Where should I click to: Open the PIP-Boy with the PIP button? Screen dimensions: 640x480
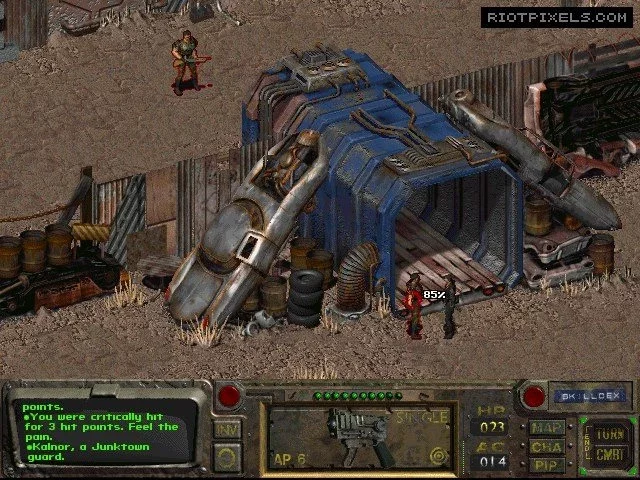548,465
